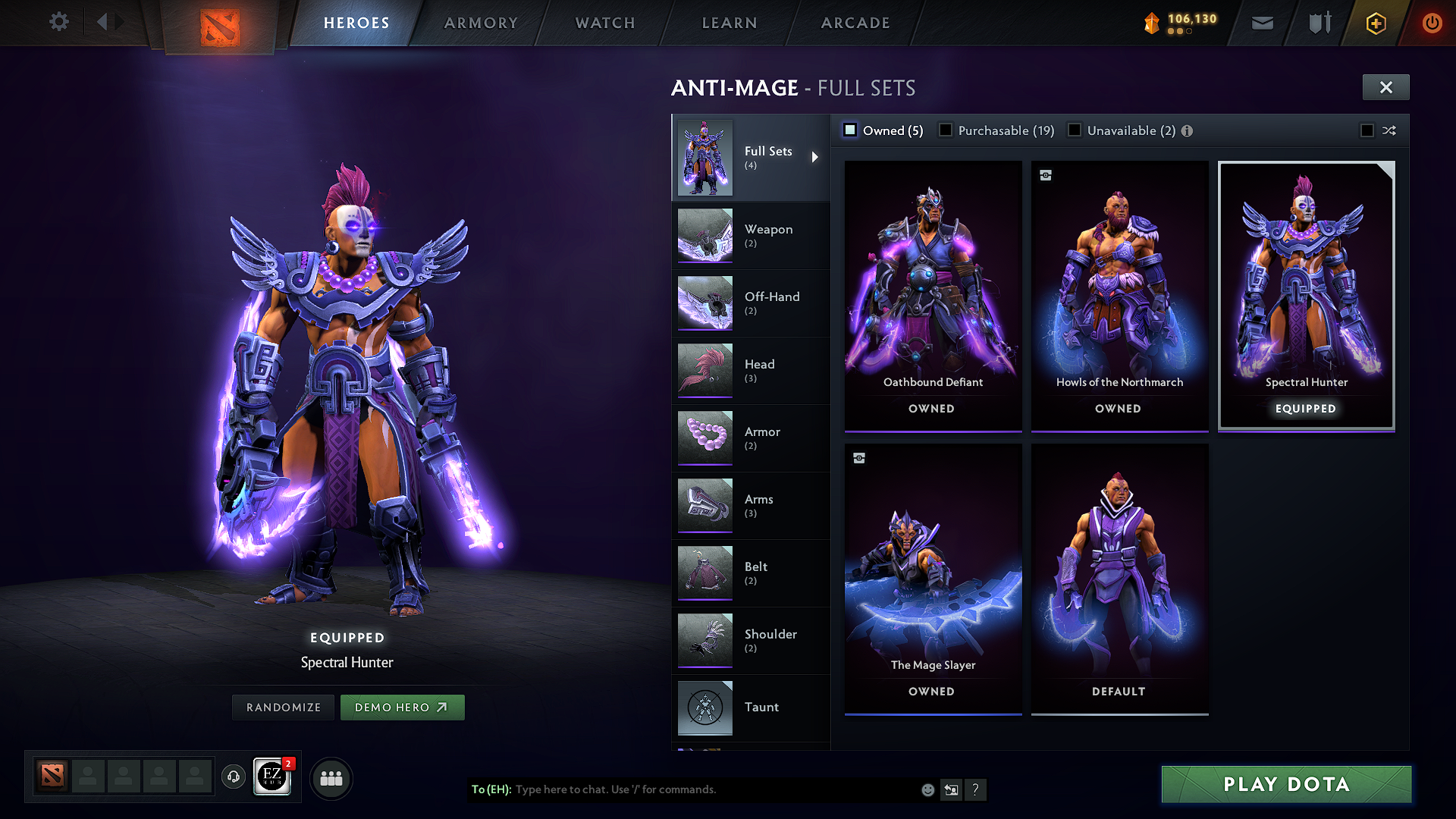Click the red power button icon
Screen dimensions: 1456x819
click(1432, 23)
